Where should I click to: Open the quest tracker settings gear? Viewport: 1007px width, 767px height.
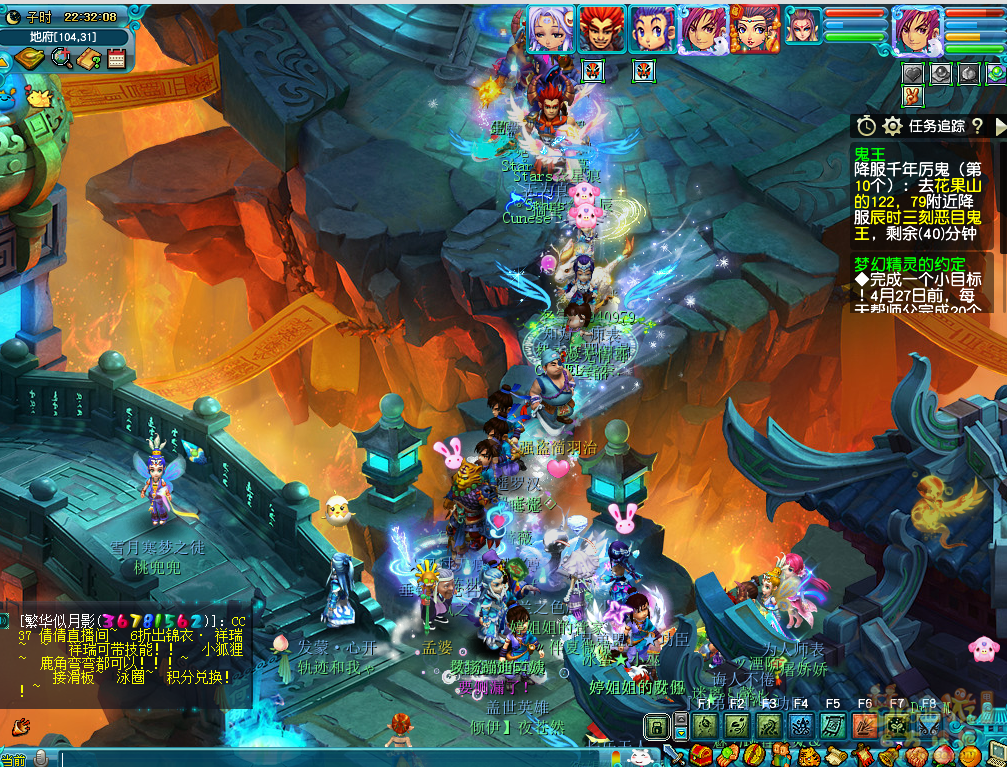coord(893,126)
